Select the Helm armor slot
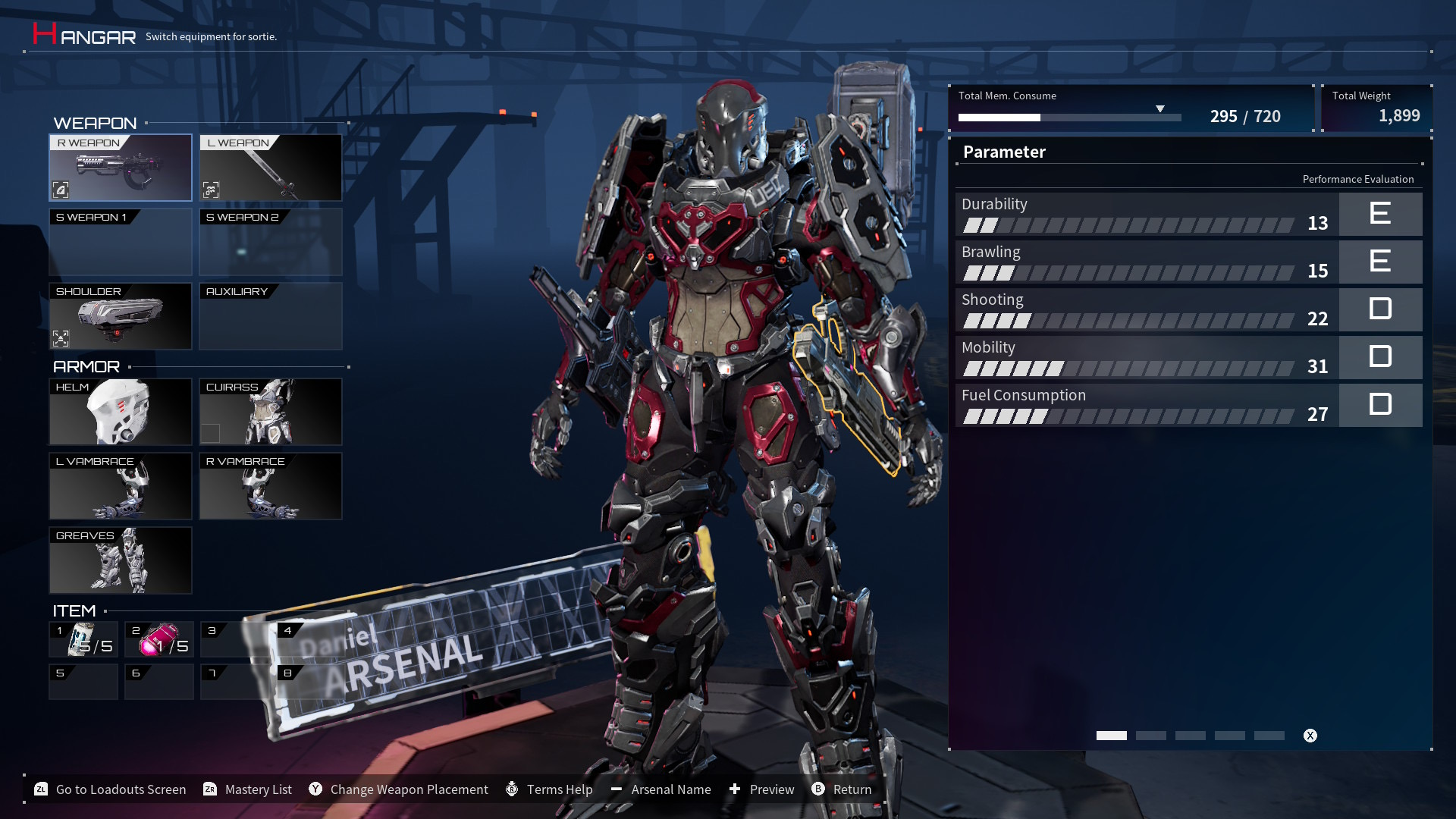The width and height of the screenshot is (1456, 819). coord(121,412)
